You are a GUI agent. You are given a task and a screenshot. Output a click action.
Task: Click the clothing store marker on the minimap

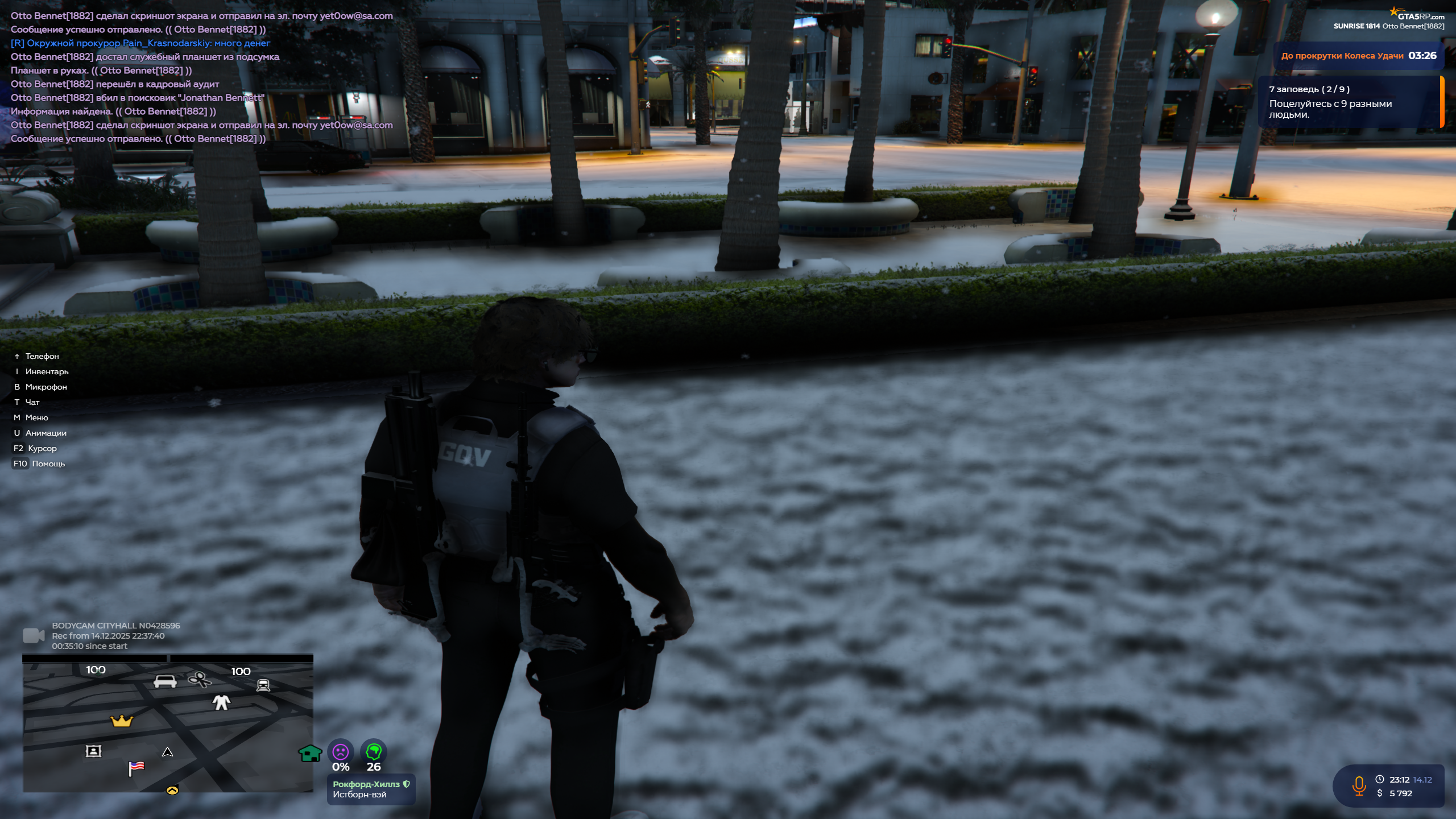[x=221, y=702]
